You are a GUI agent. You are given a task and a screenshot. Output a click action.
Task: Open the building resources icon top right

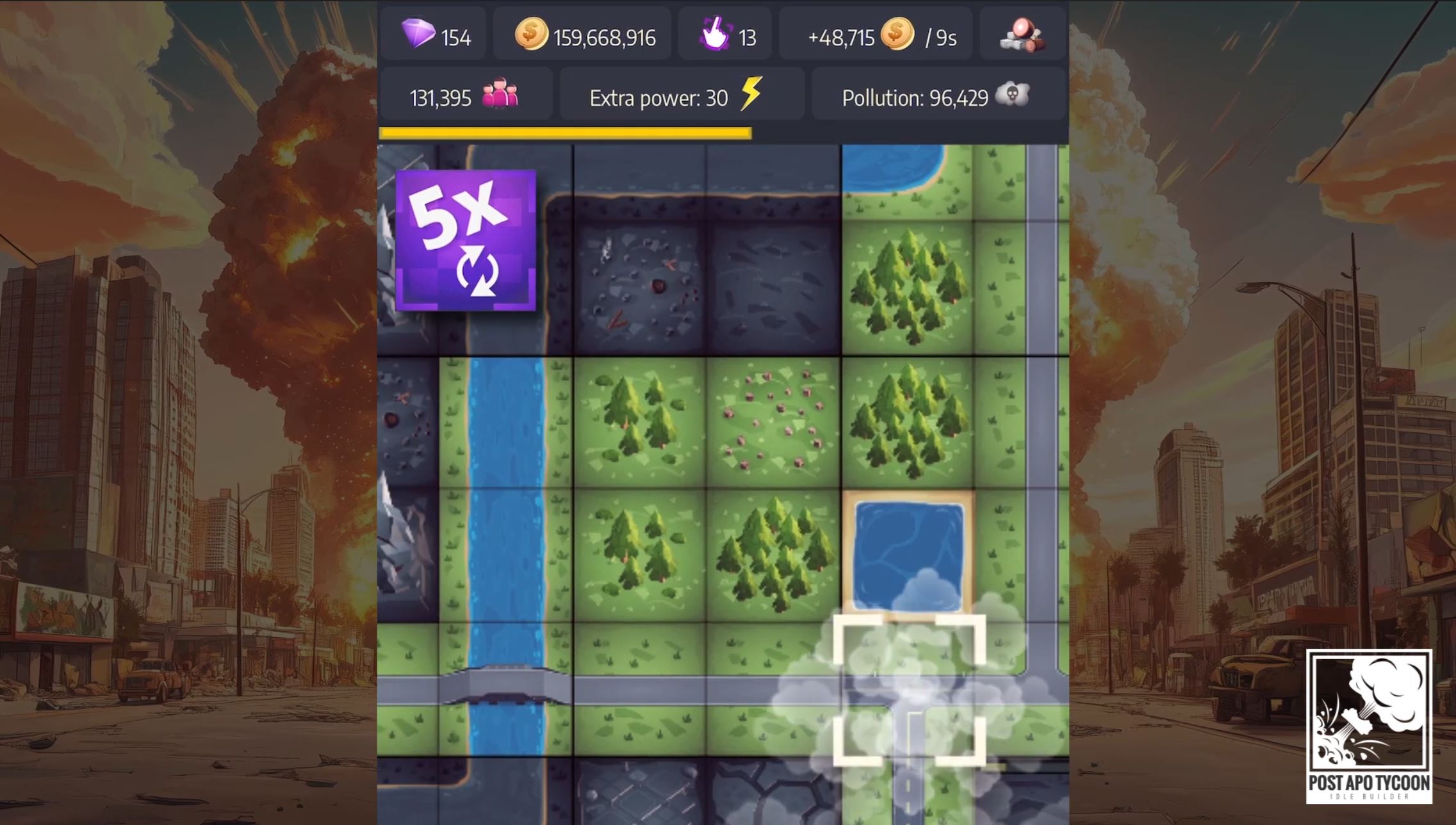click(1022, 35)
